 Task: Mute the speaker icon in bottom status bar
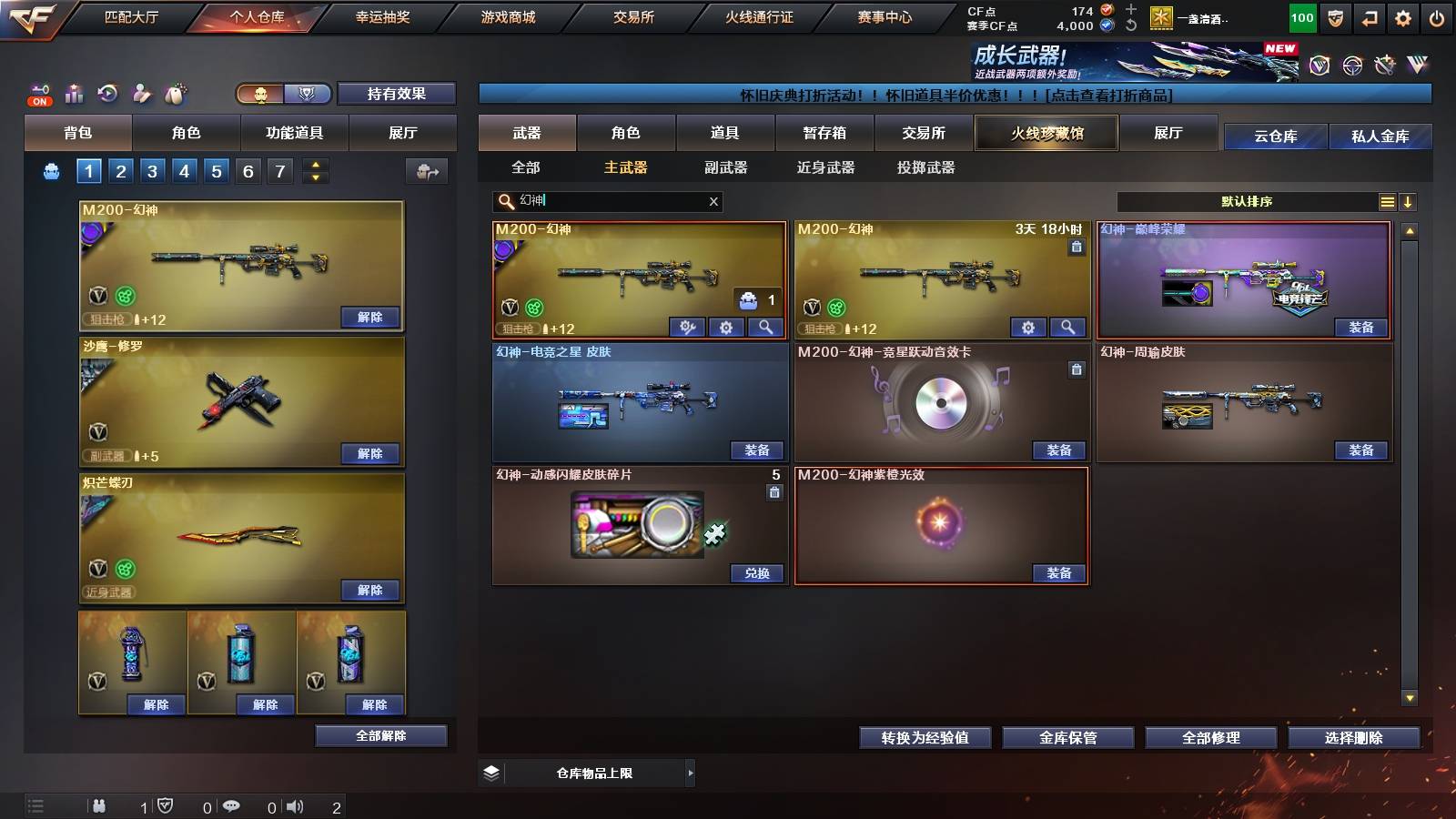point(297,804)
